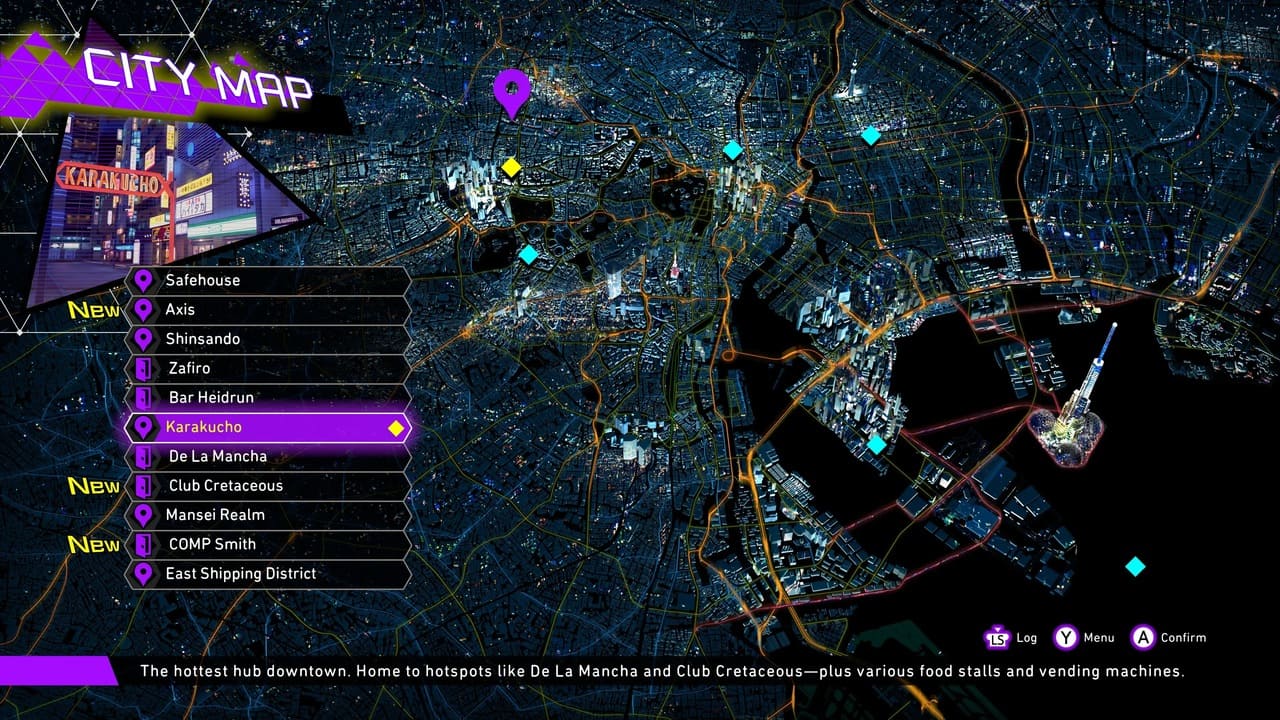Select Club Cretaceous
The image size is (1280, 720).
(266, 485)
